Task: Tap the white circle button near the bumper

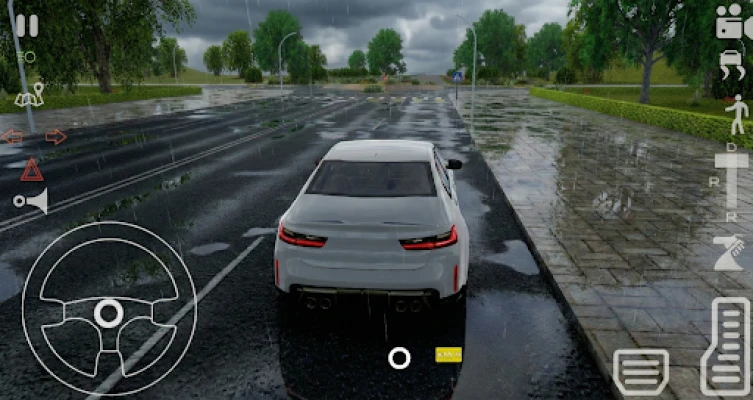Action: click(x=399, y=357)
